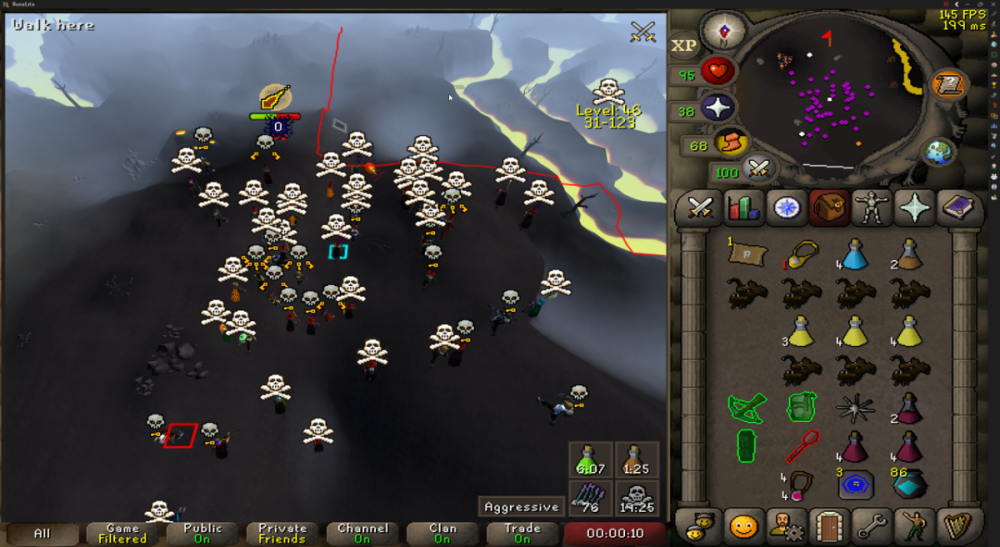Open the Combat Options tab
This screenshot has width=1000, height=547.
[701, 208]
